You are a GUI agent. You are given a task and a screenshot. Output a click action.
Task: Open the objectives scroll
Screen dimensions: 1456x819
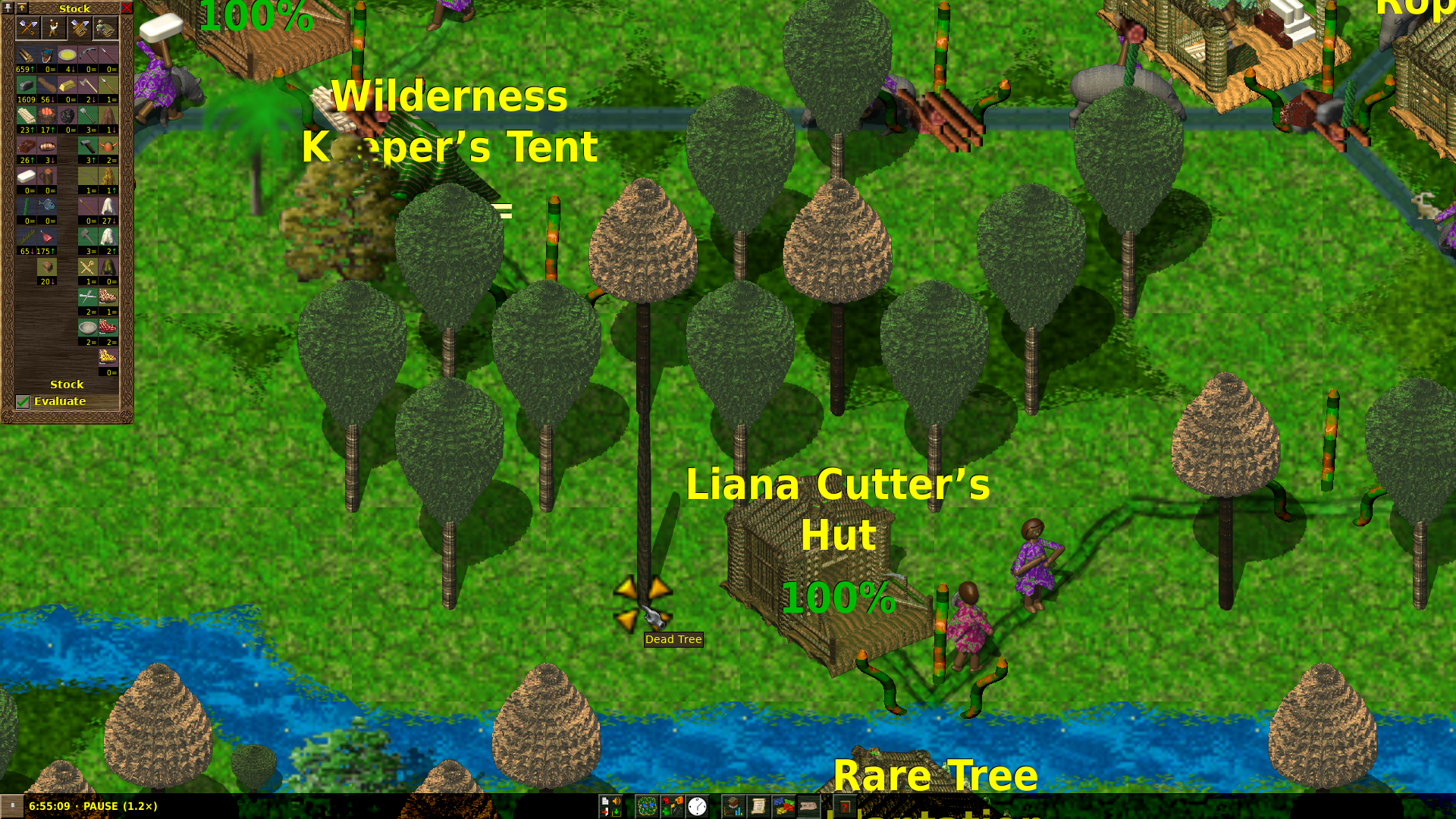click(x=758, y=806)
